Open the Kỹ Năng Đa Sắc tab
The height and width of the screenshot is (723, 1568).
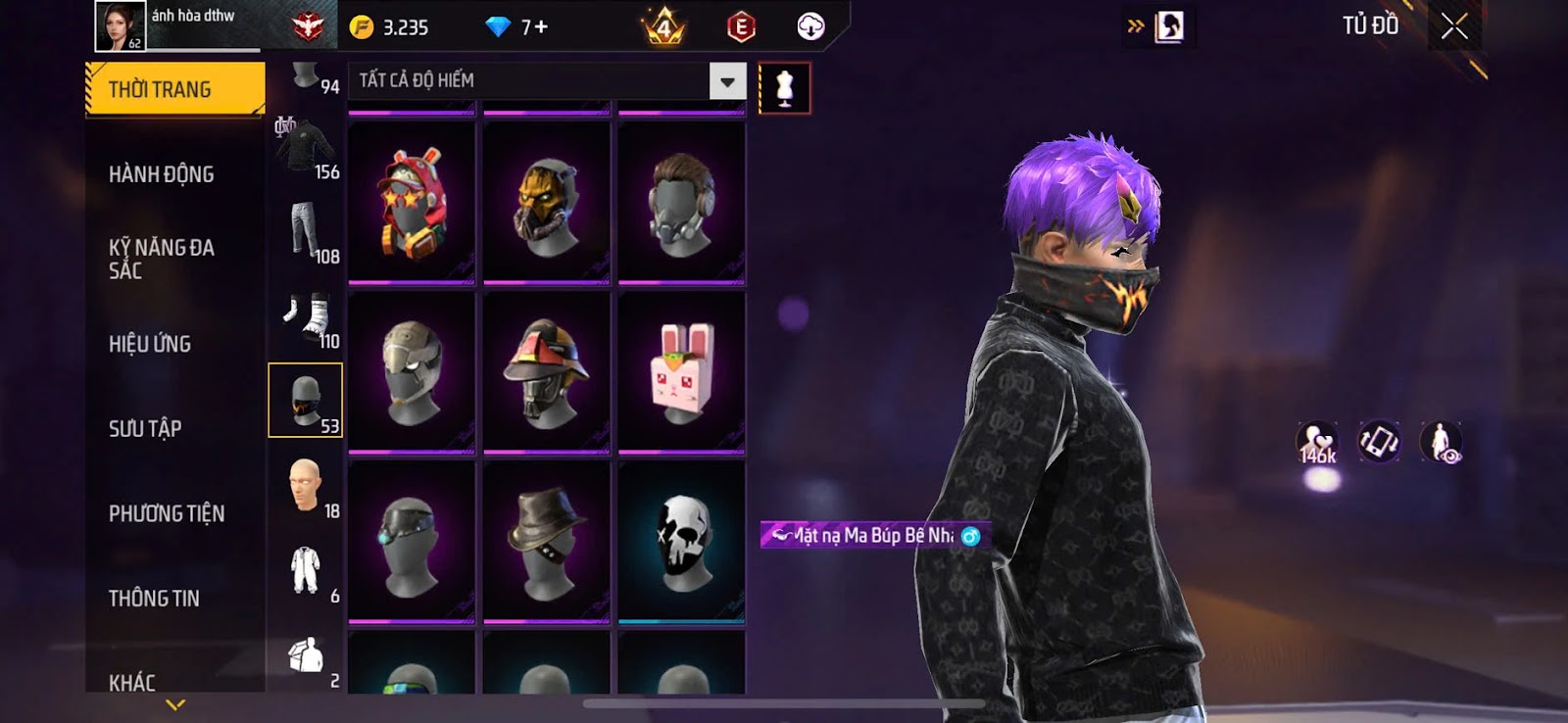(162, 259)
